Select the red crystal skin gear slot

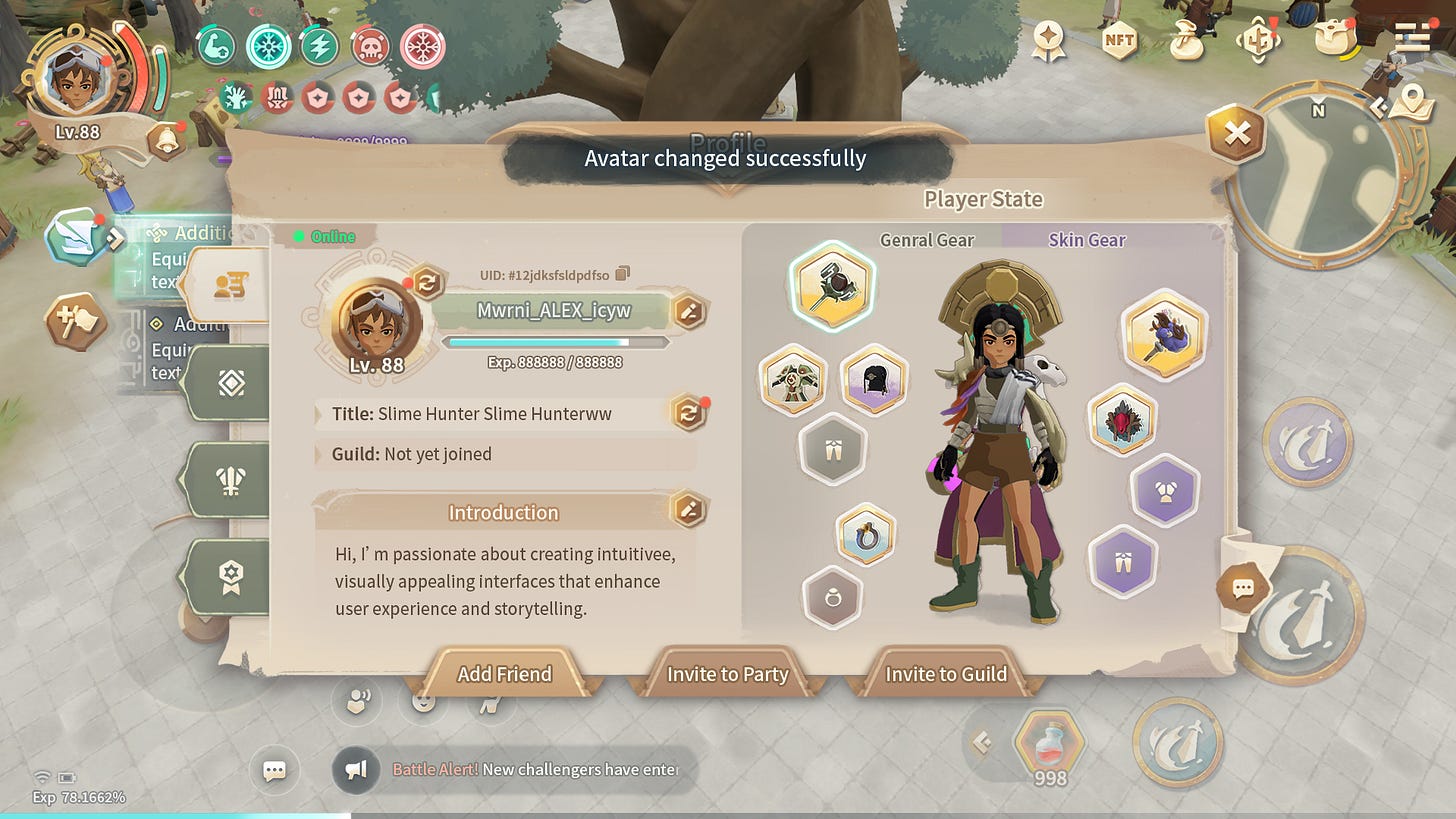point(1122,421)
